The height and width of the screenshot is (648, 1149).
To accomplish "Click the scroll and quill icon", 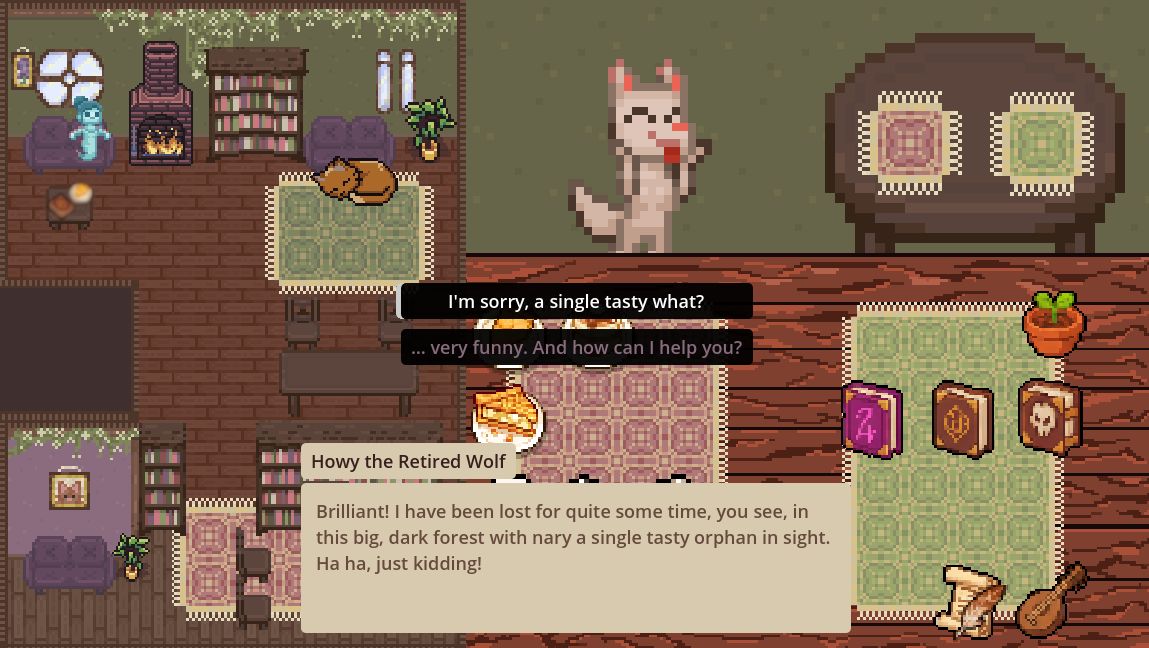I will tap(969, 599).
